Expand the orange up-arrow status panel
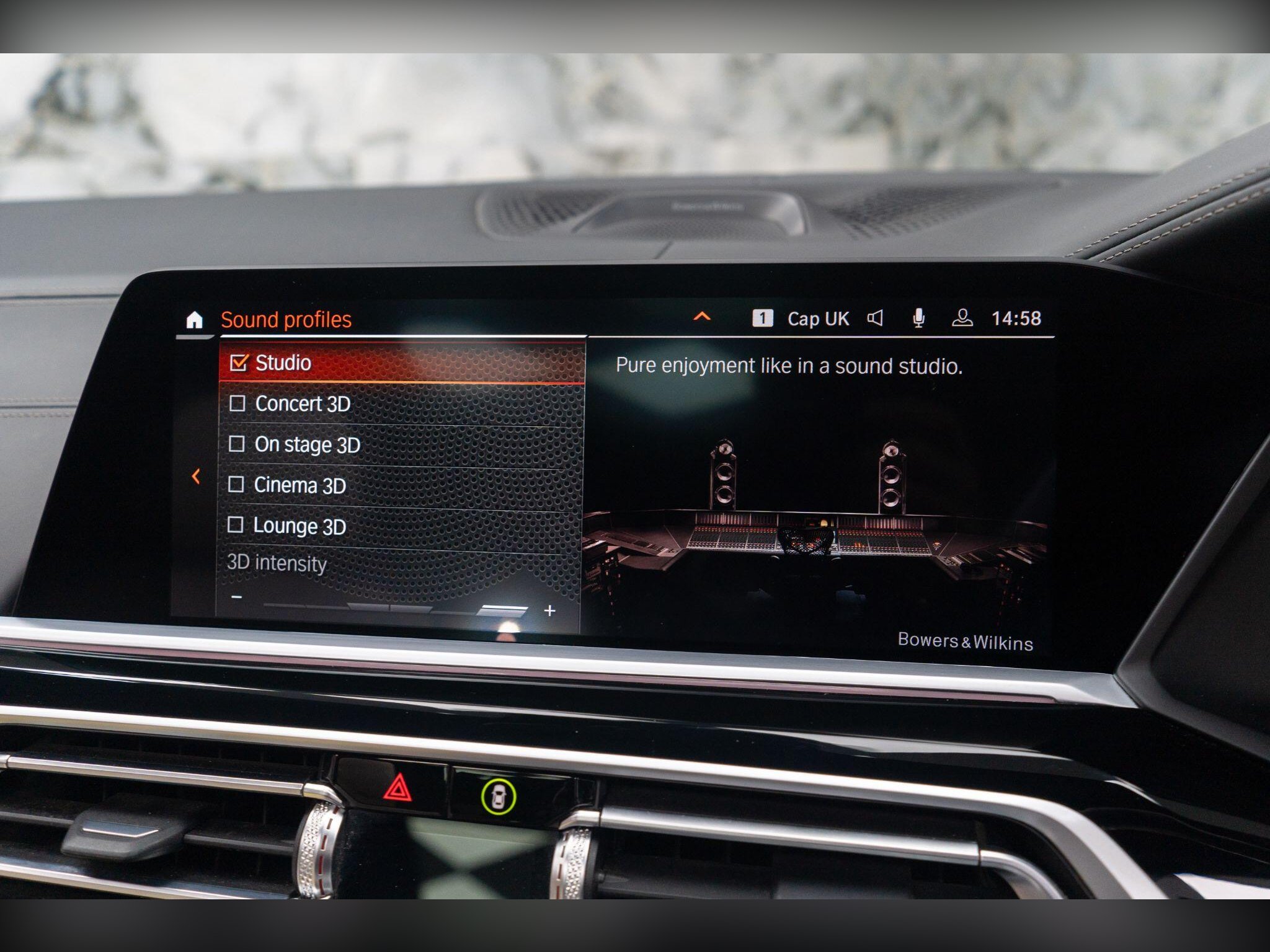 point(702,317)
